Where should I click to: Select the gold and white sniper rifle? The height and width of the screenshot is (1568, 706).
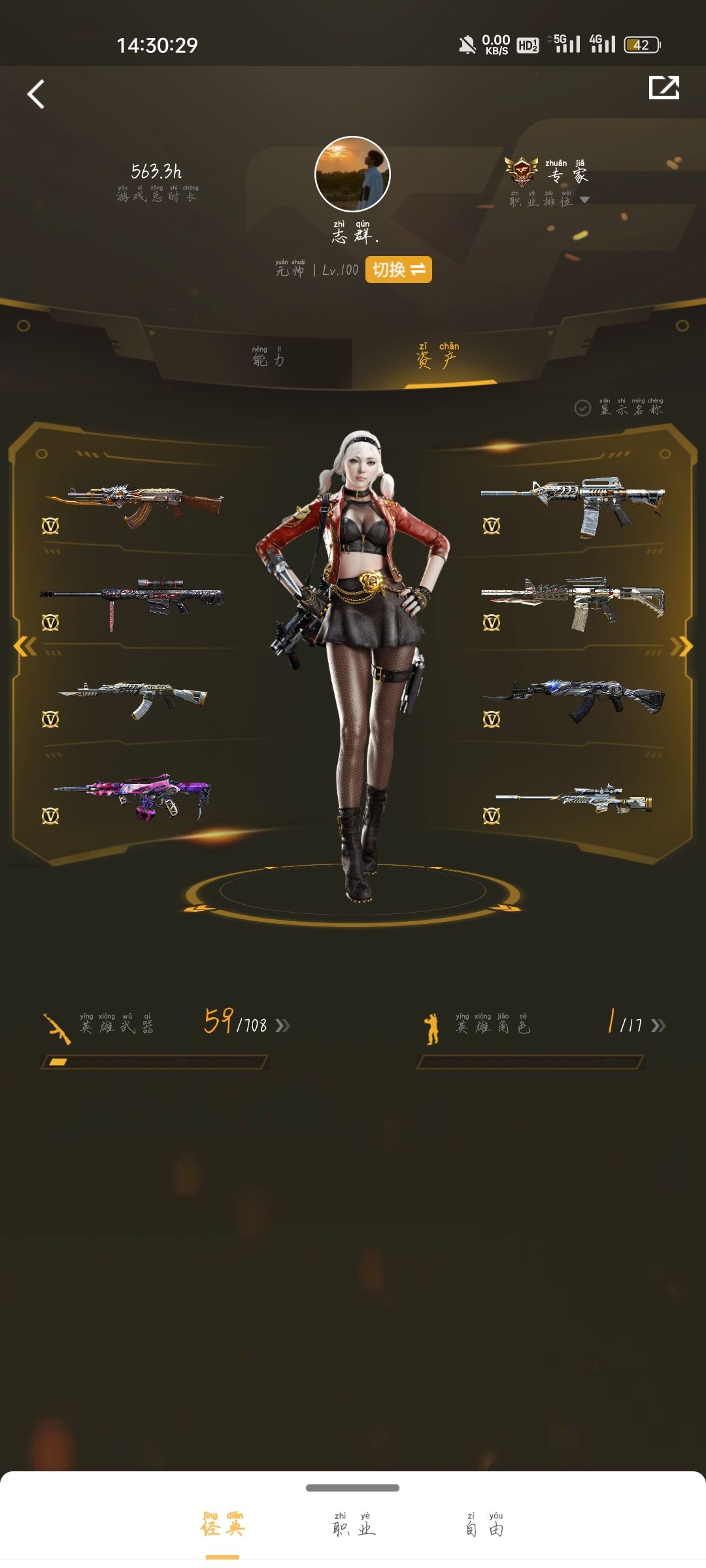(573, 798)
